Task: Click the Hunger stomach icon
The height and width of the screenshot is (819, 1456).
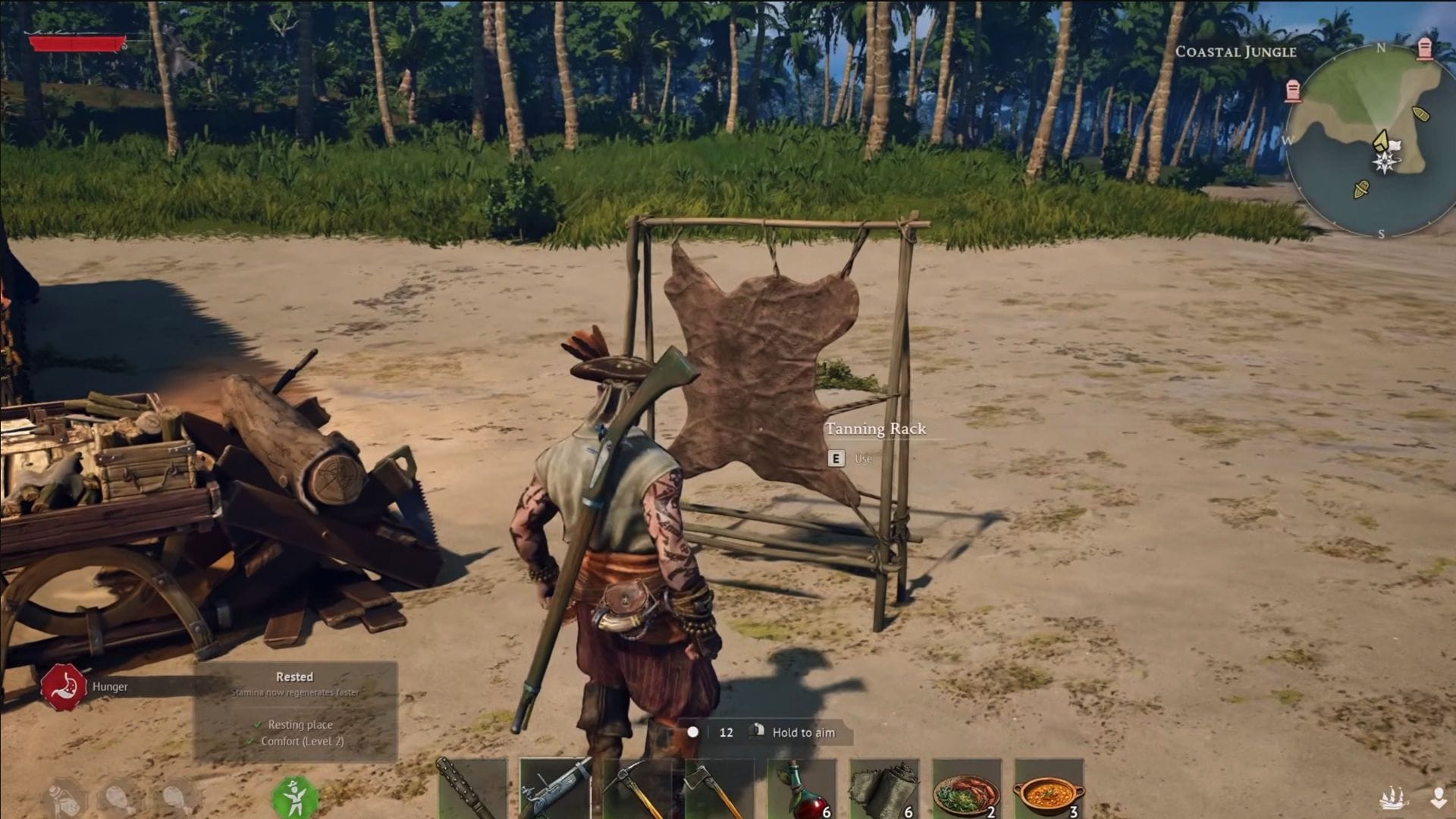Action: point(64,686)
